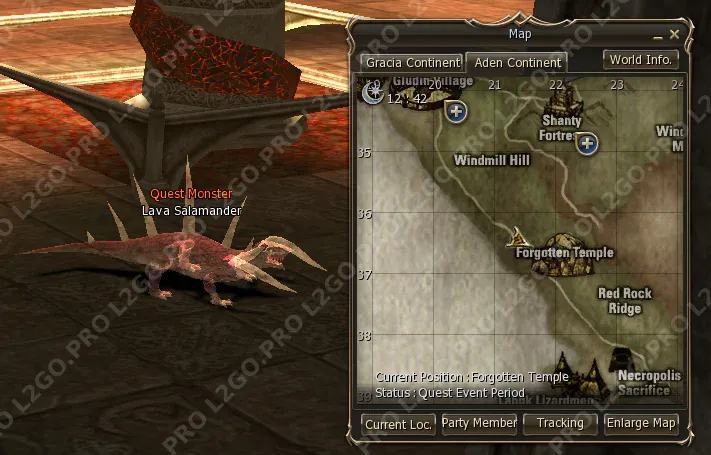Click the Party Member button
This screenshot has width=711, height=455.
coord(479,424)
